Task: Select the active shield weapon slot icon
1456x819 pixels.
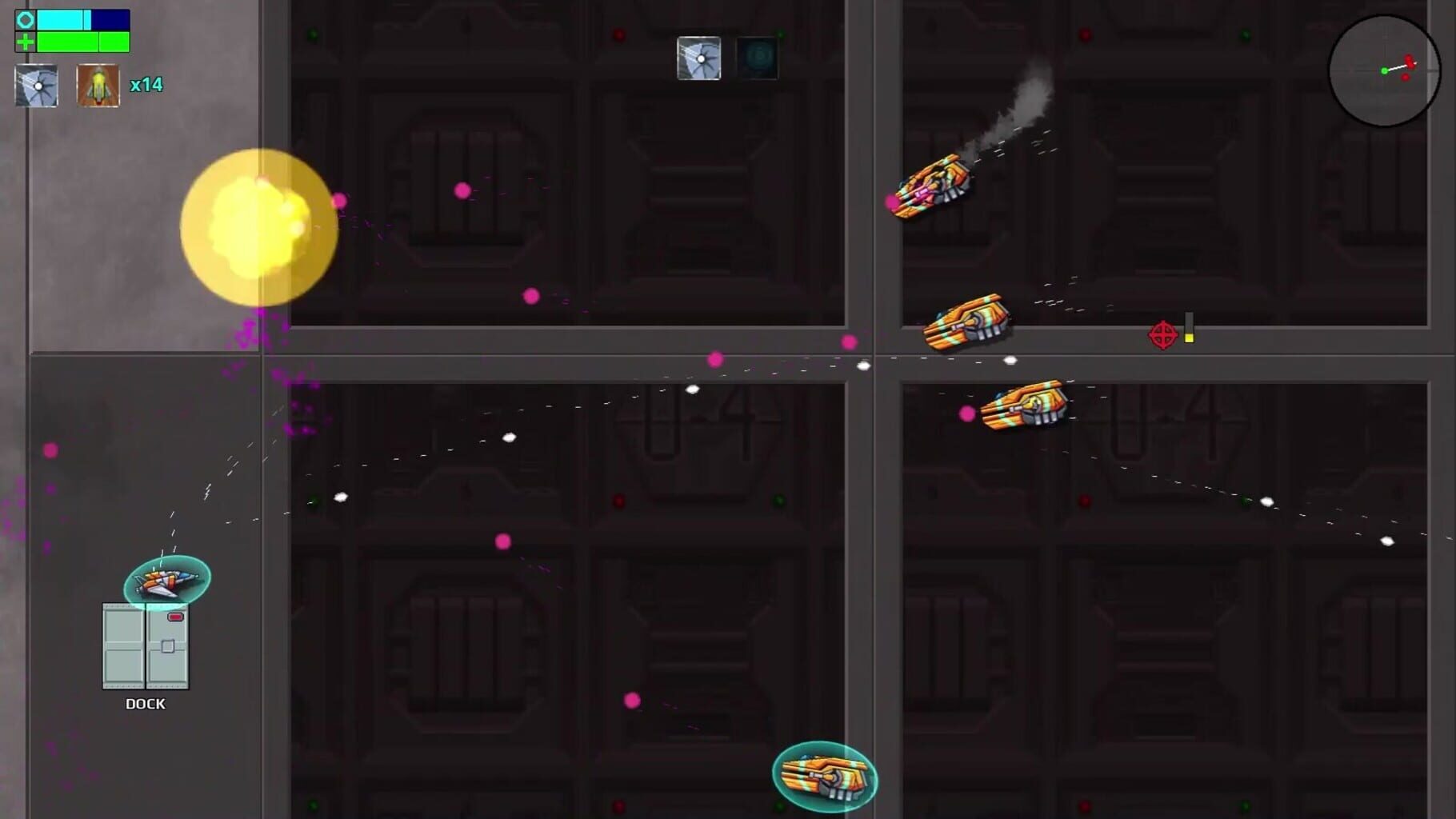Action: tap(700, 58)
